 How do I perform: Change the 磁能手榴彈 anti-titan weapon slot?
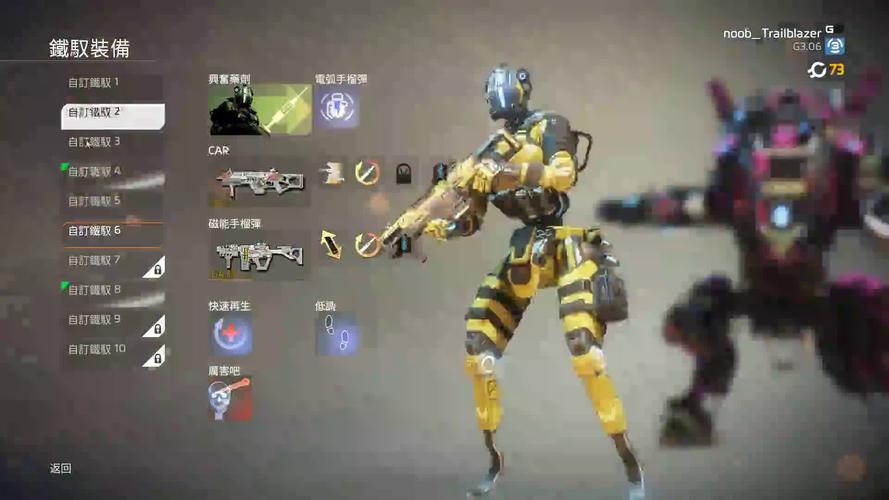coord(258,256)
